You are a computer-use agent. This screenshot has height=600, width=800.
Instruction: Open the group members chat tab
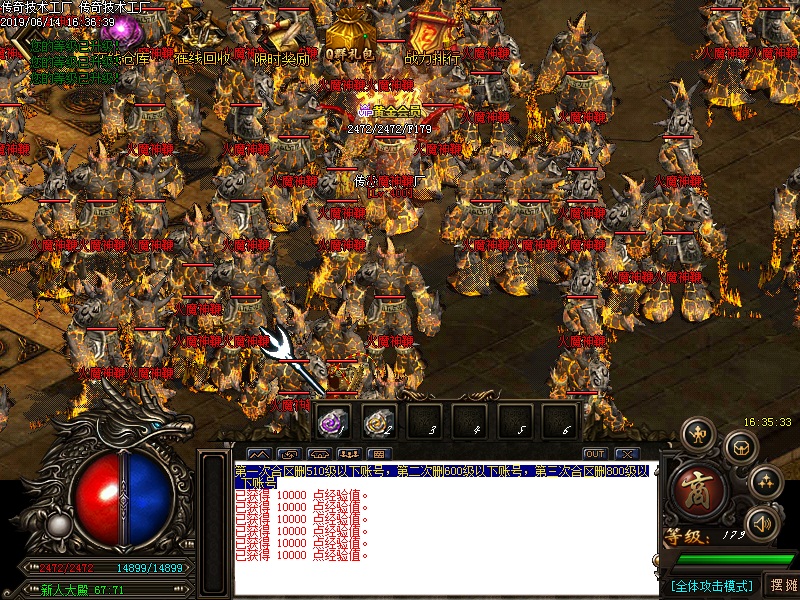click(350, 454)
